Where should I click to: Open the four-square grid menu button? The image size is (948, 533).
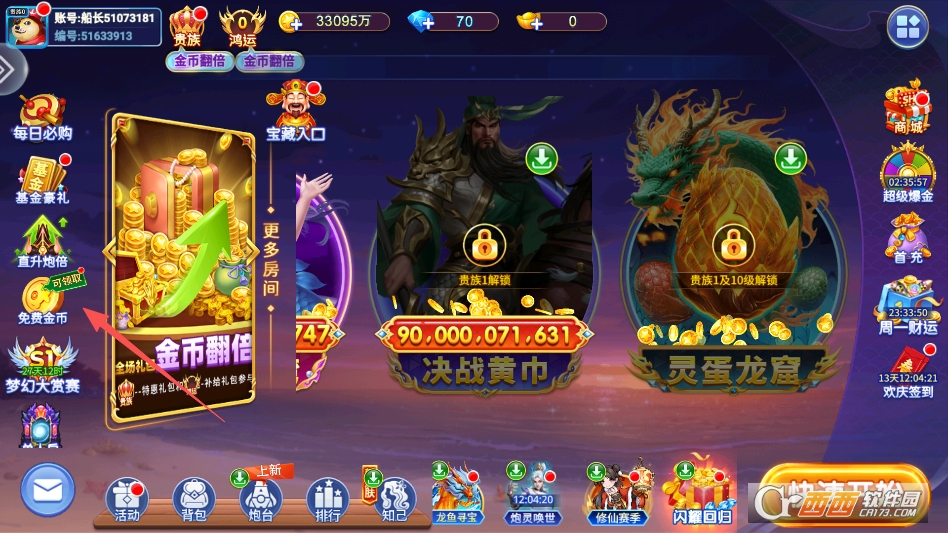click(x=908, y=26)
